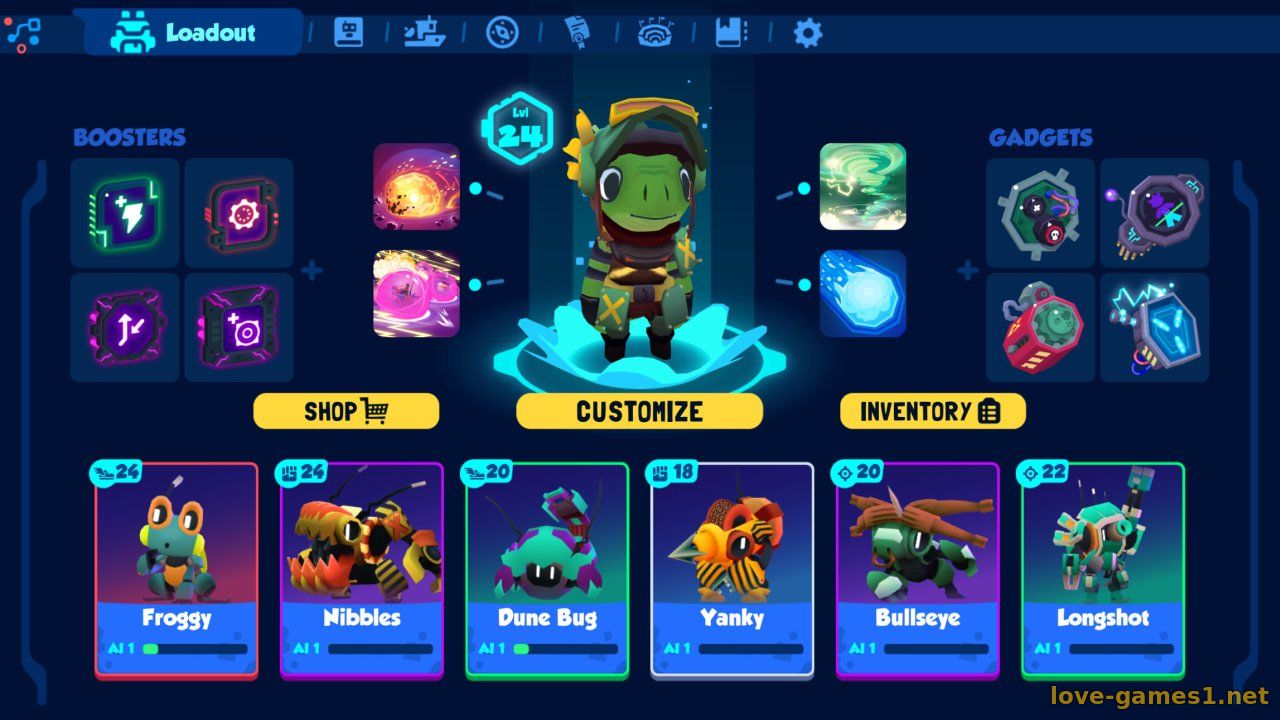Choose the blue electric shield gadget

(x=1154, y=328)
